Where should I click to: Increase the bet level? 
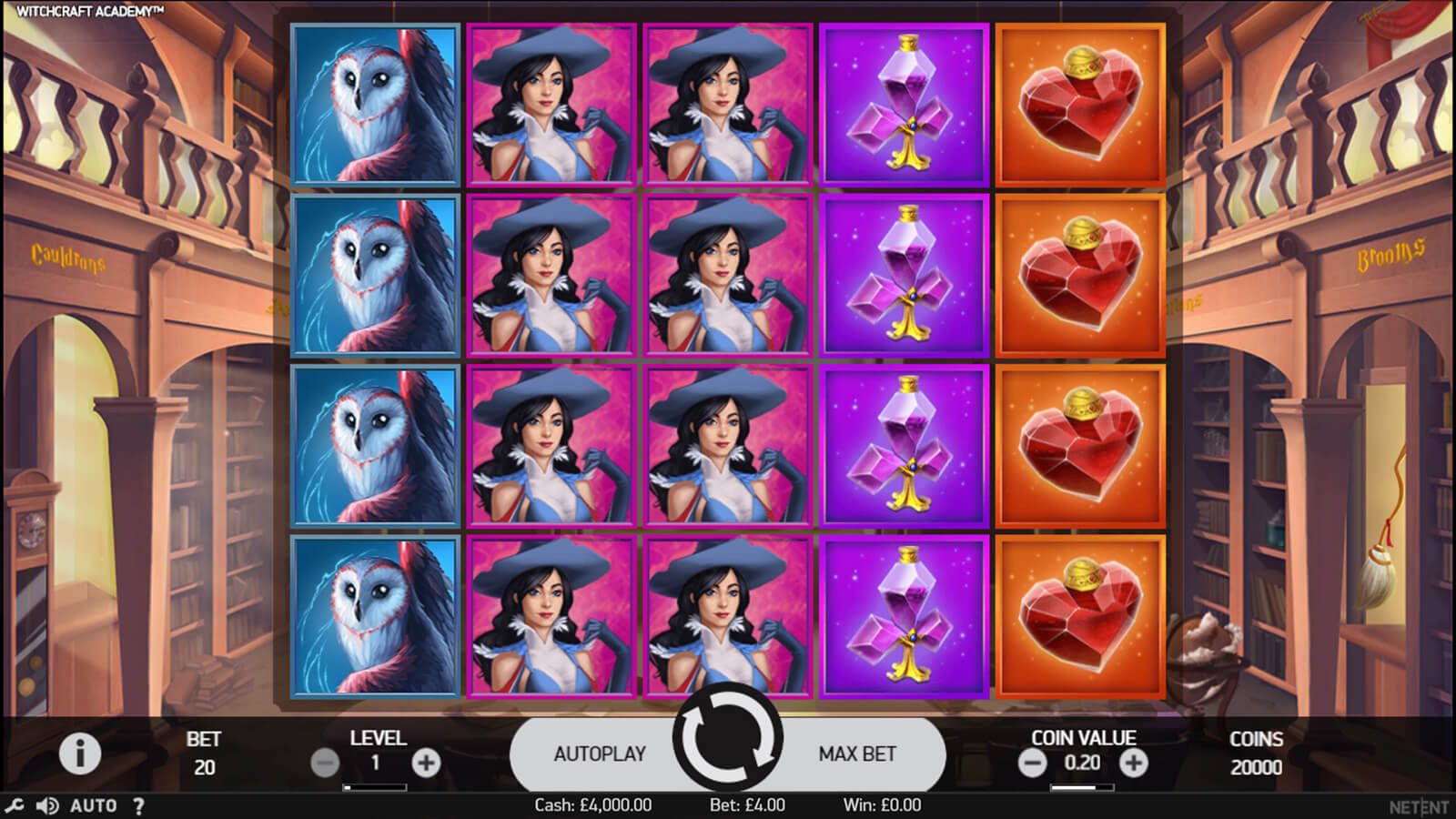[426, 763]
